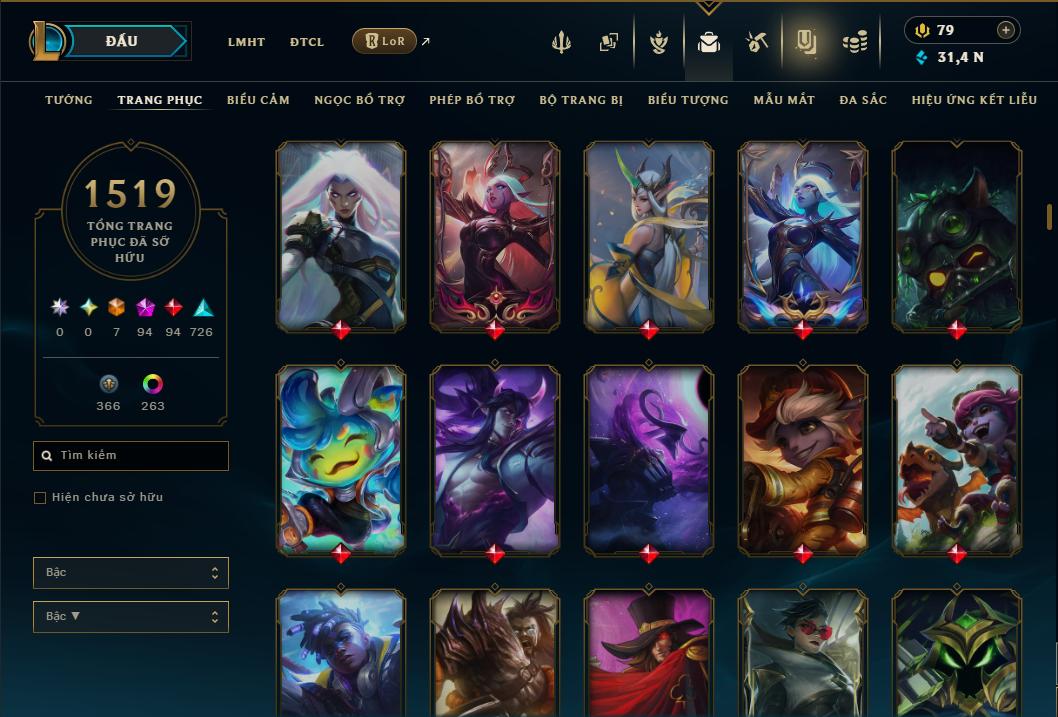Open the MẪU MẮT tab
Viewport: 1058px width, 717px height.
coord(784,100)
